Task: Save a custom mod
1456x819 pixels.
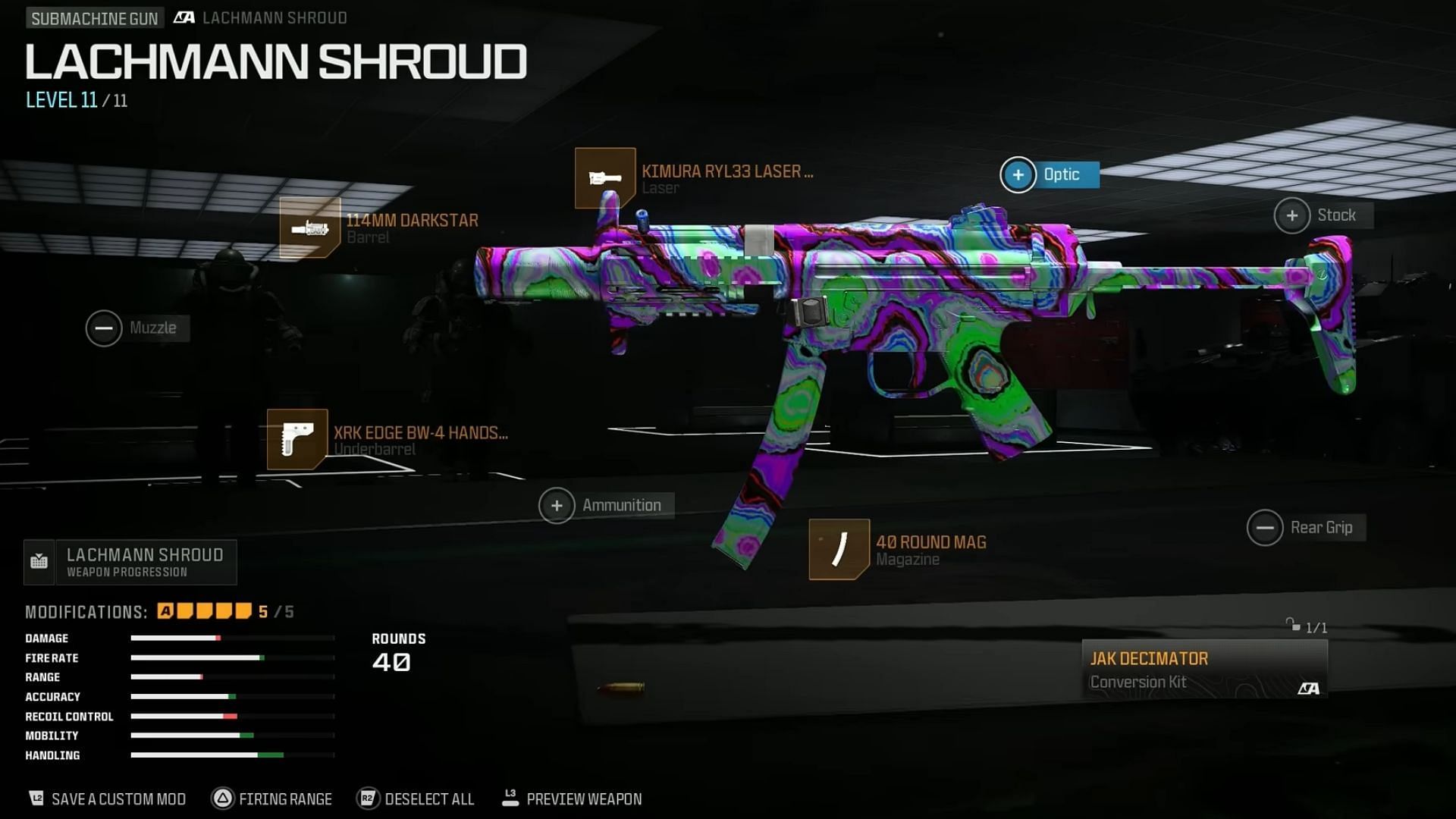Action: (x=108, y=799)
